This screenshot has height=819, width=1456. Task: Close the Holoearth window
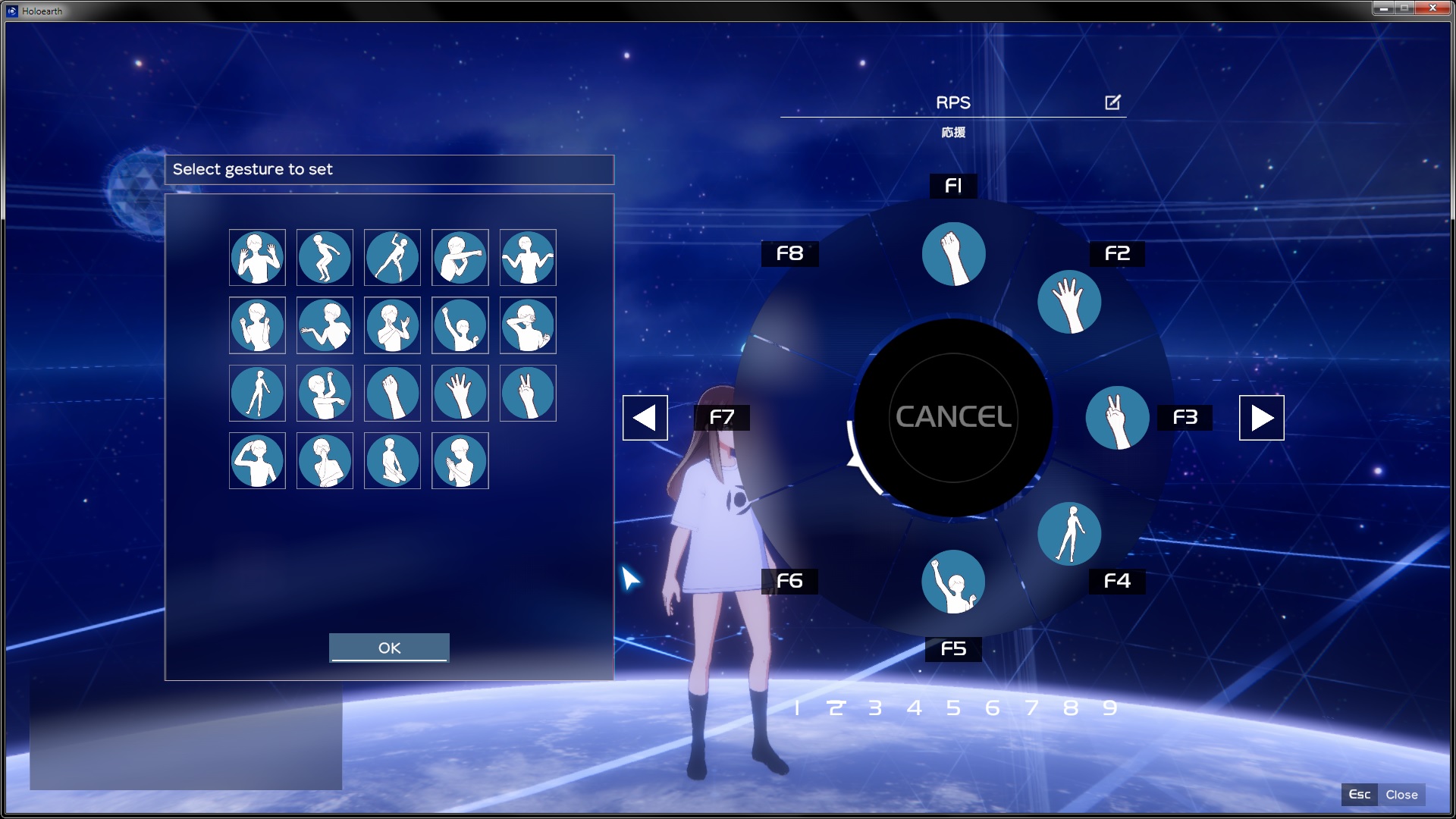pos(1432,8)
